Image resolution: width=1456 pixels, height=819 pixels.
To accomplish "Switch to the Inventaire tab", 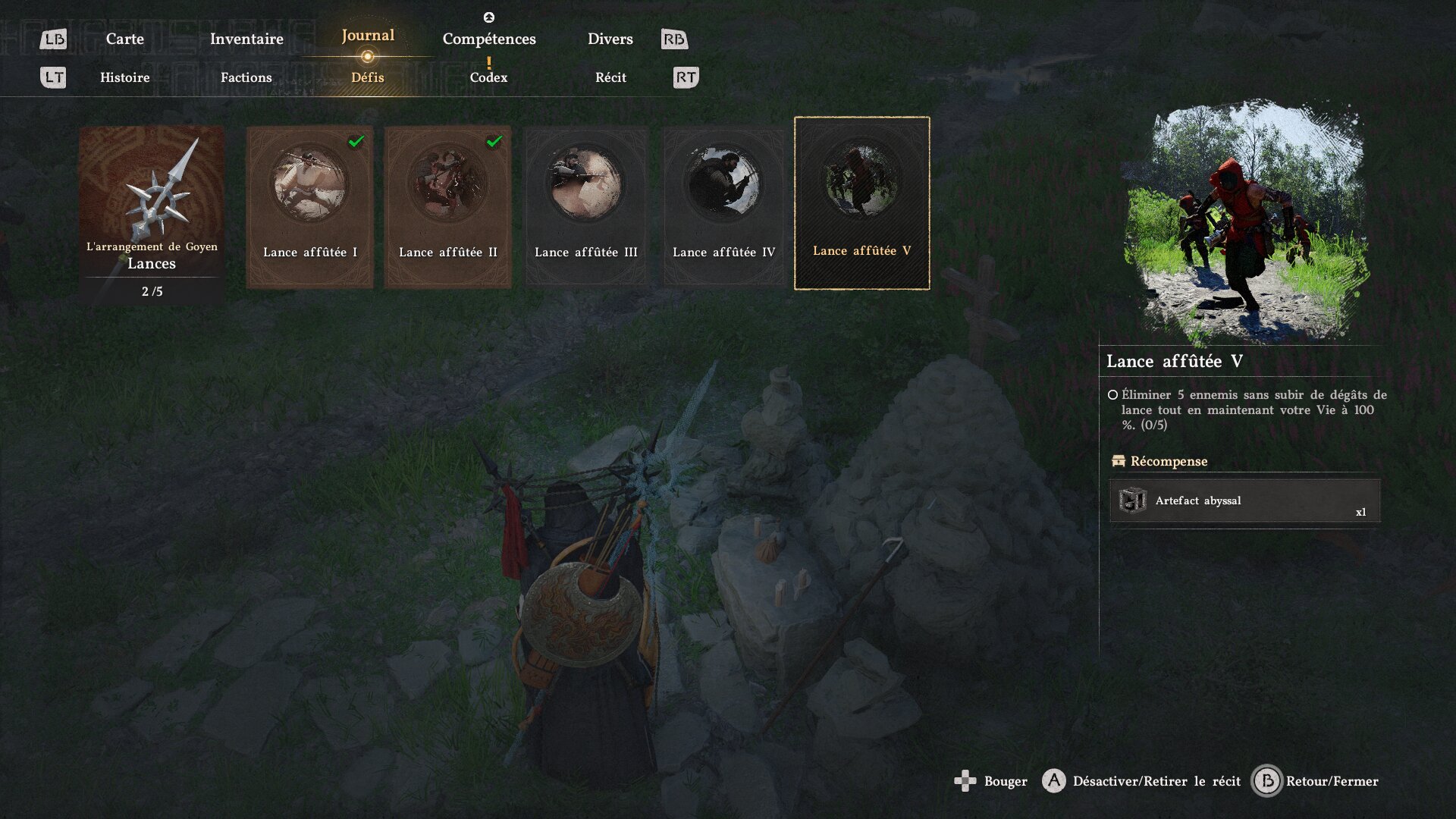I will click(x=246, y=39).
